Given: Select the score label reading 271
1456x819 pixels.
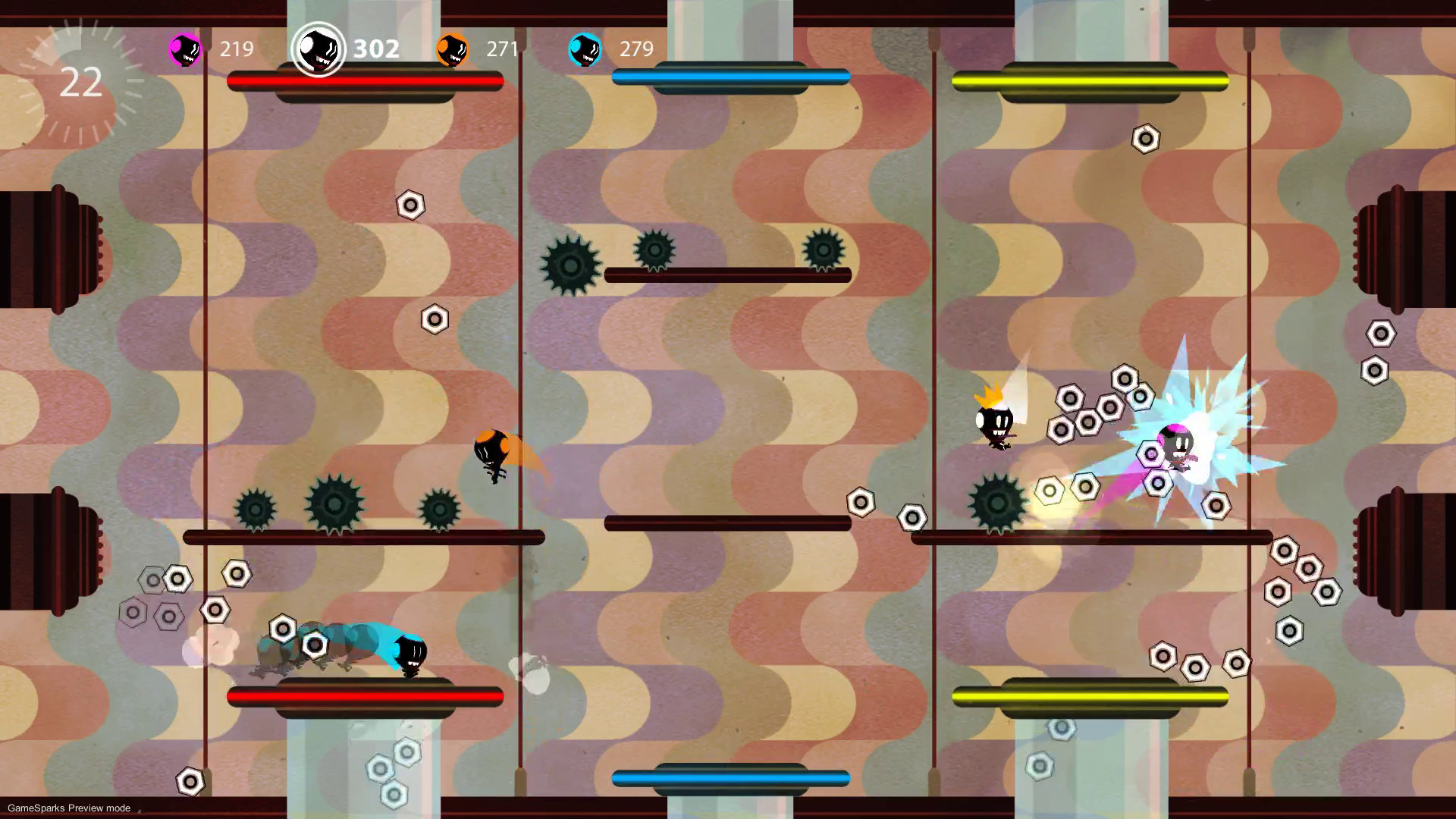Looking at the screenshot, I should pos(501,49).
